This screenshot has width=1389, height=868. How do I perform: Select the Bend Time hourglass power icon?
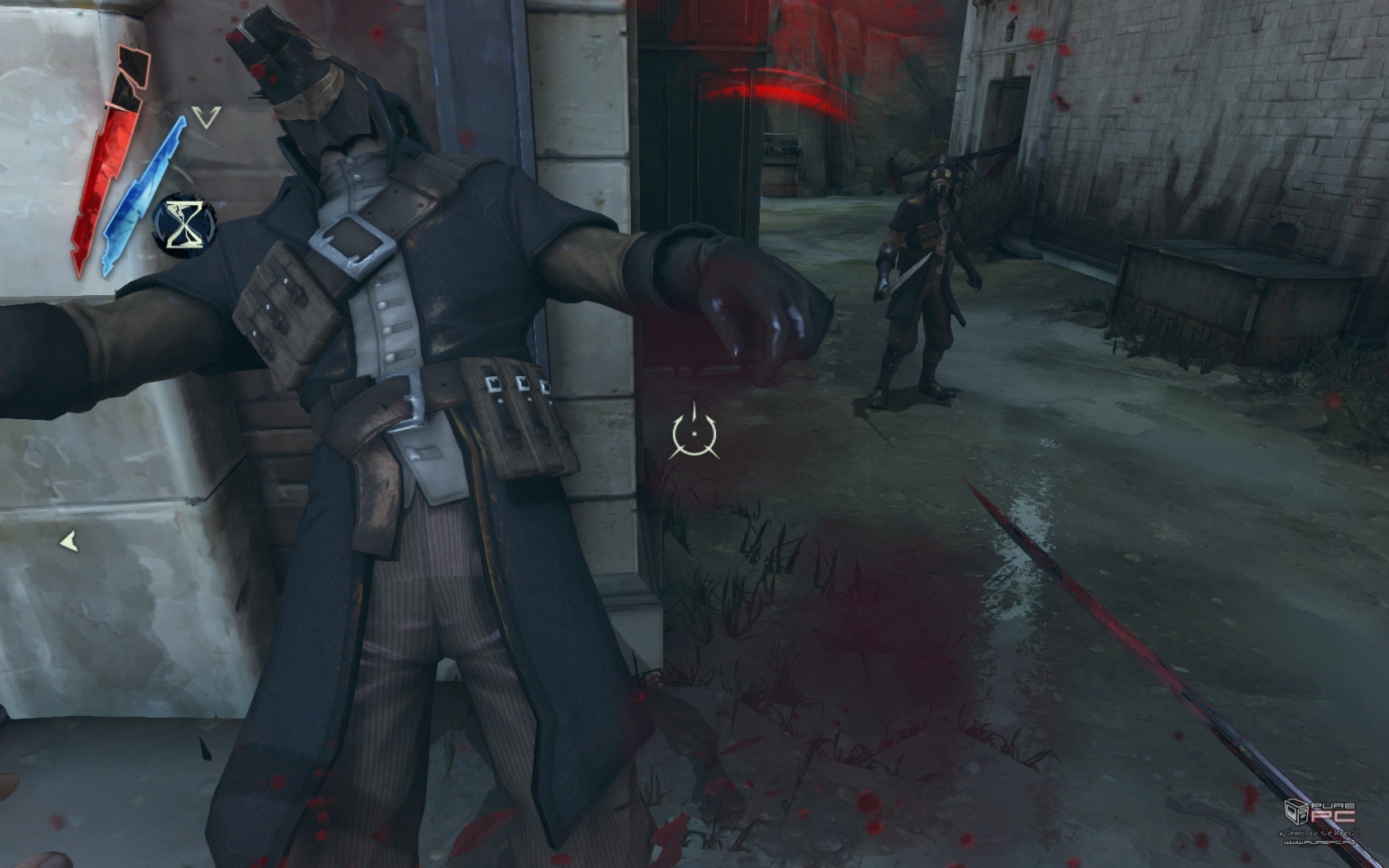tap(184, 225)
